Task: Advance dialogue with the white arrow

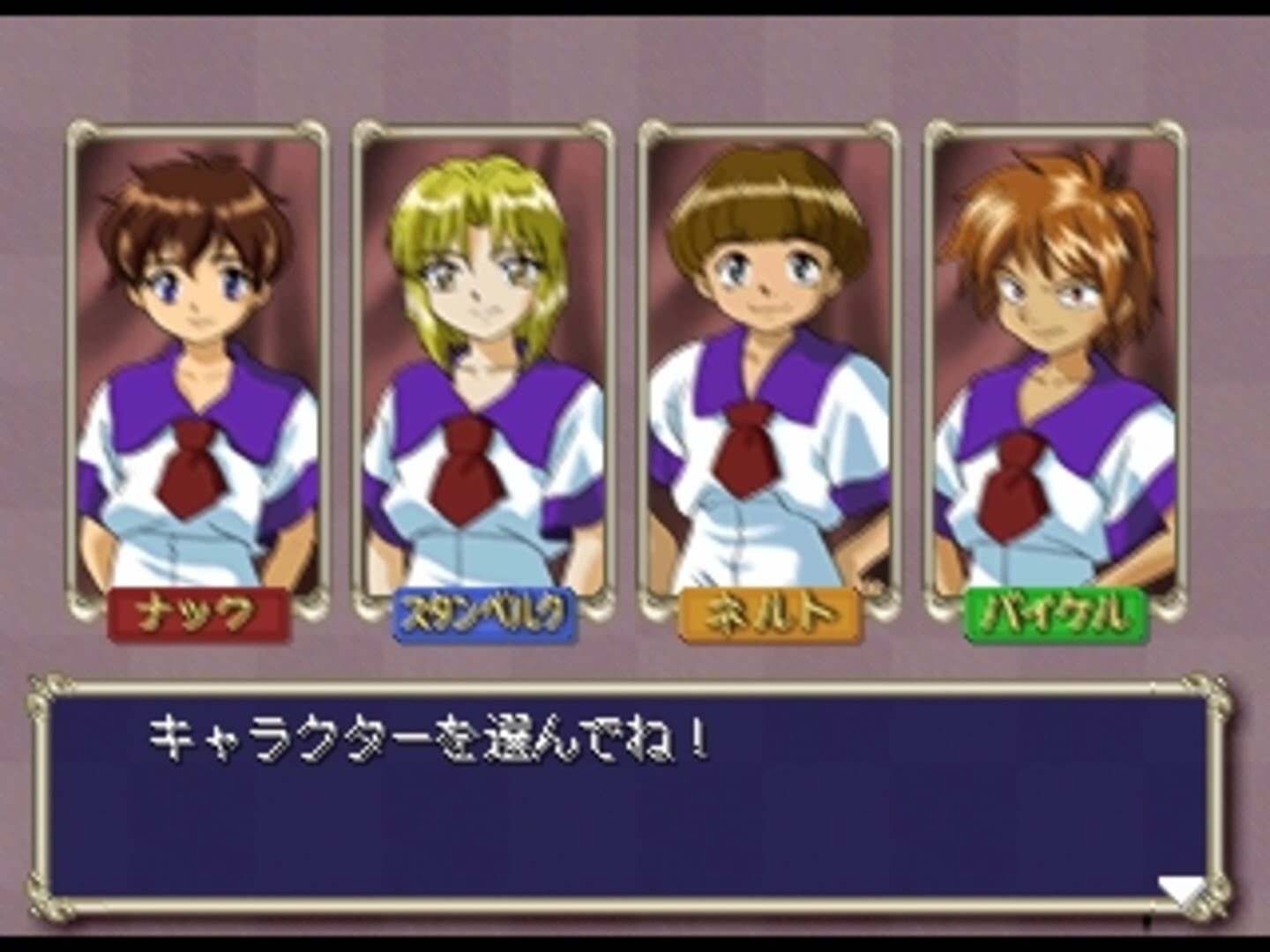Action: click(1182, 890)
